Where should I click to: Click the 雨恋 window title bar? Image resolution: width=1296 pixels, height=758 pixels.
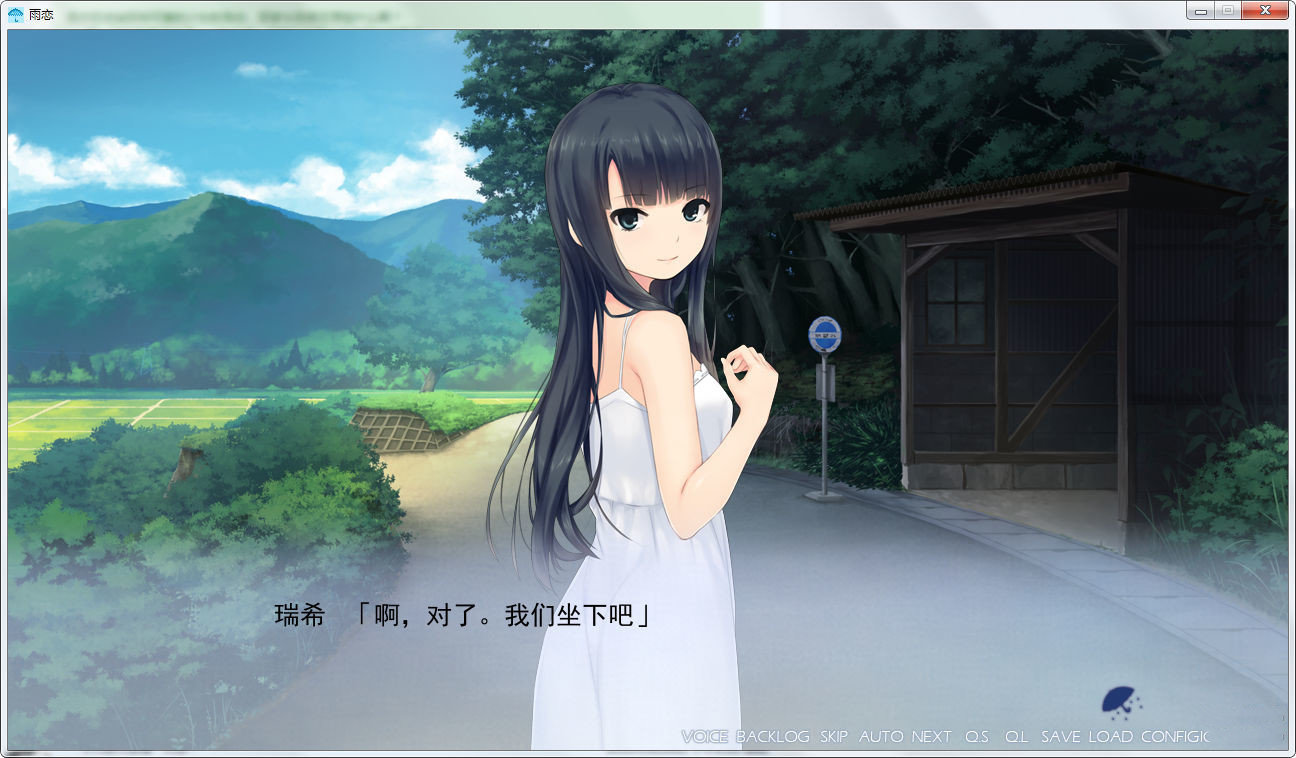click(600, 10)
